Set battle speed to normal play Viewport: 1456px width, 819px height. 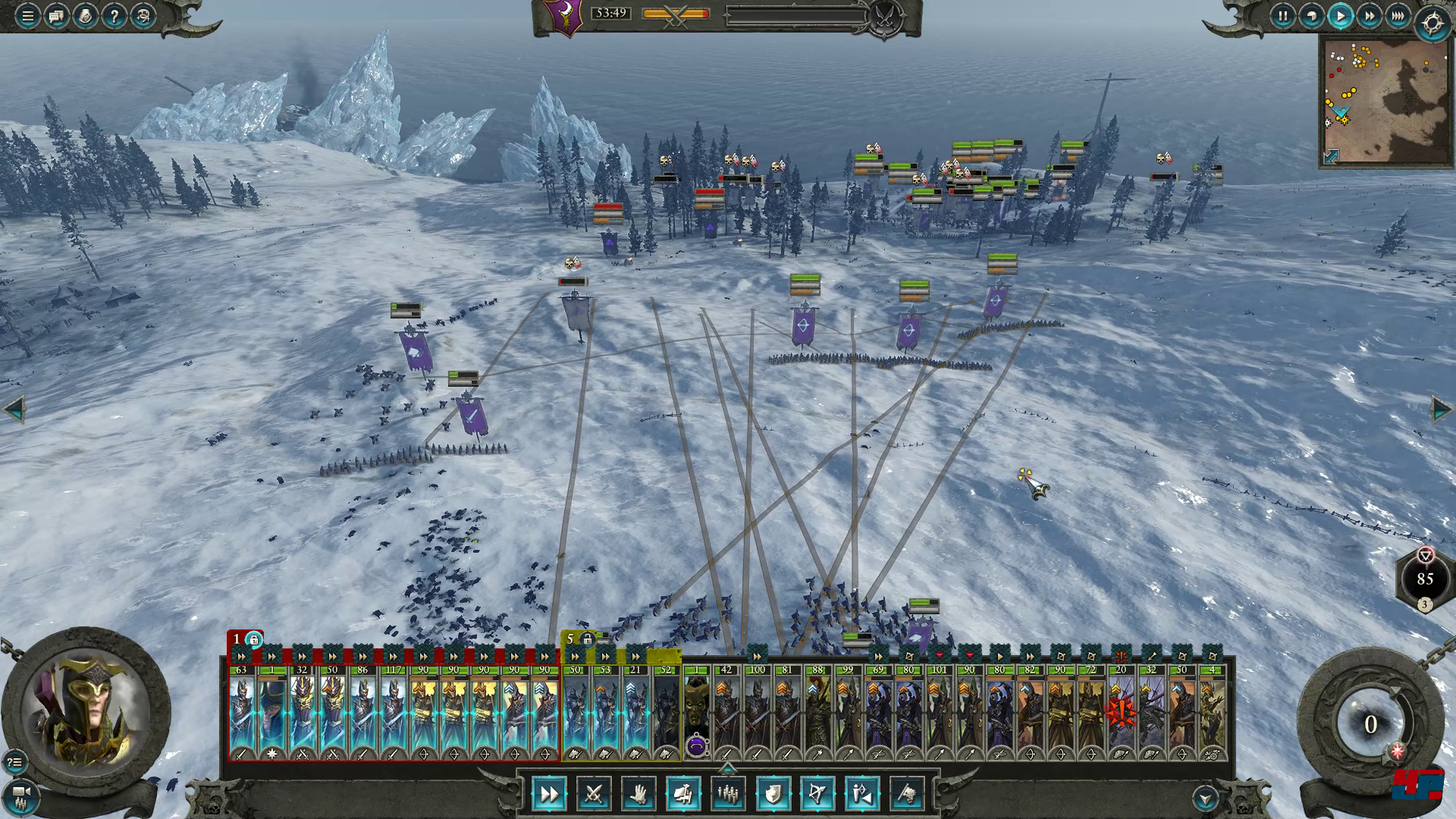tap(1340, 16)
